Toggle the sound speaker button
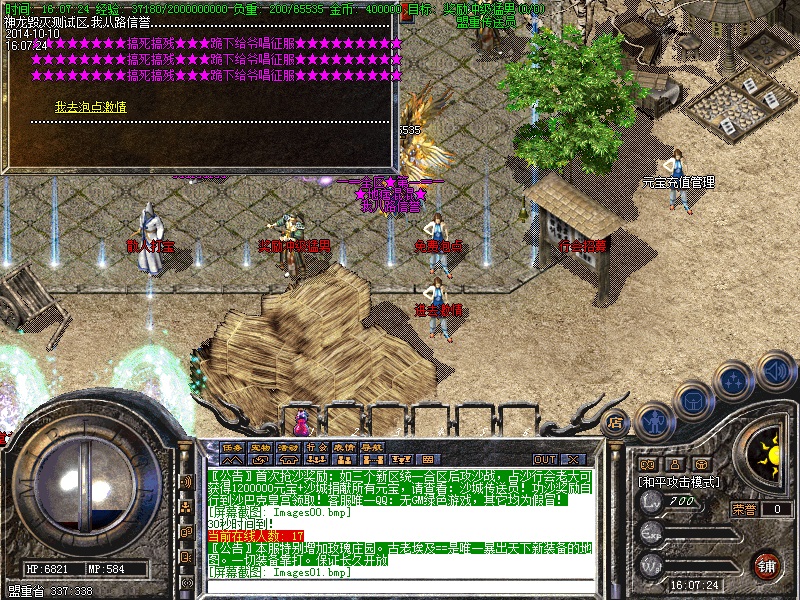 (775, 372)
